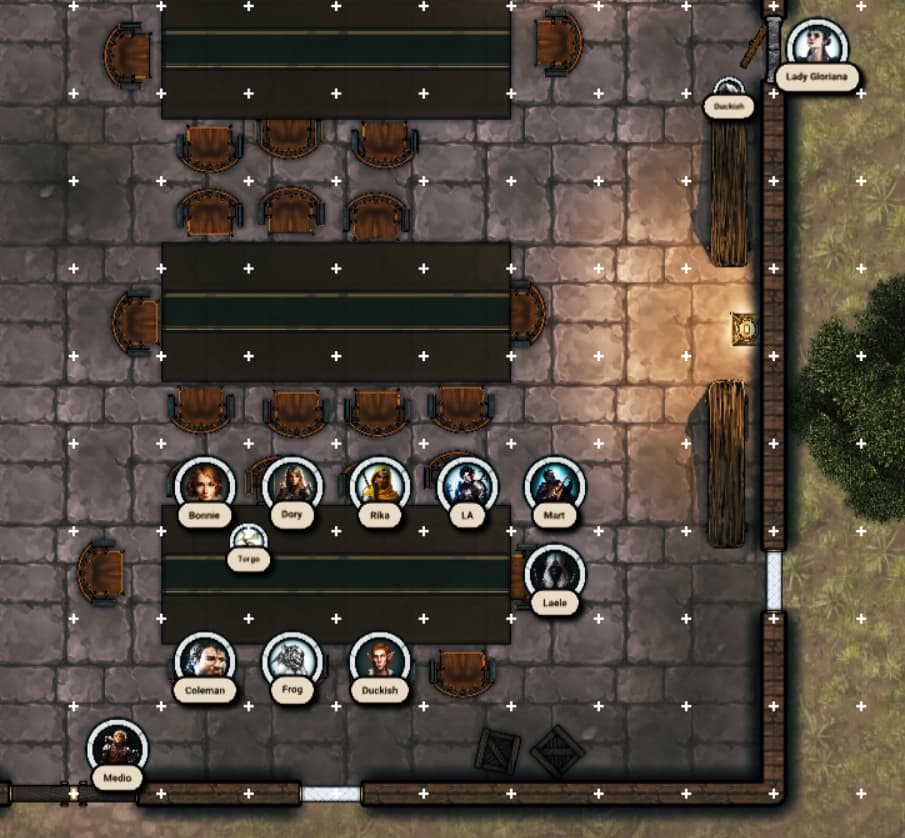Select the Rika token in yellow hood

click(380, 485)
